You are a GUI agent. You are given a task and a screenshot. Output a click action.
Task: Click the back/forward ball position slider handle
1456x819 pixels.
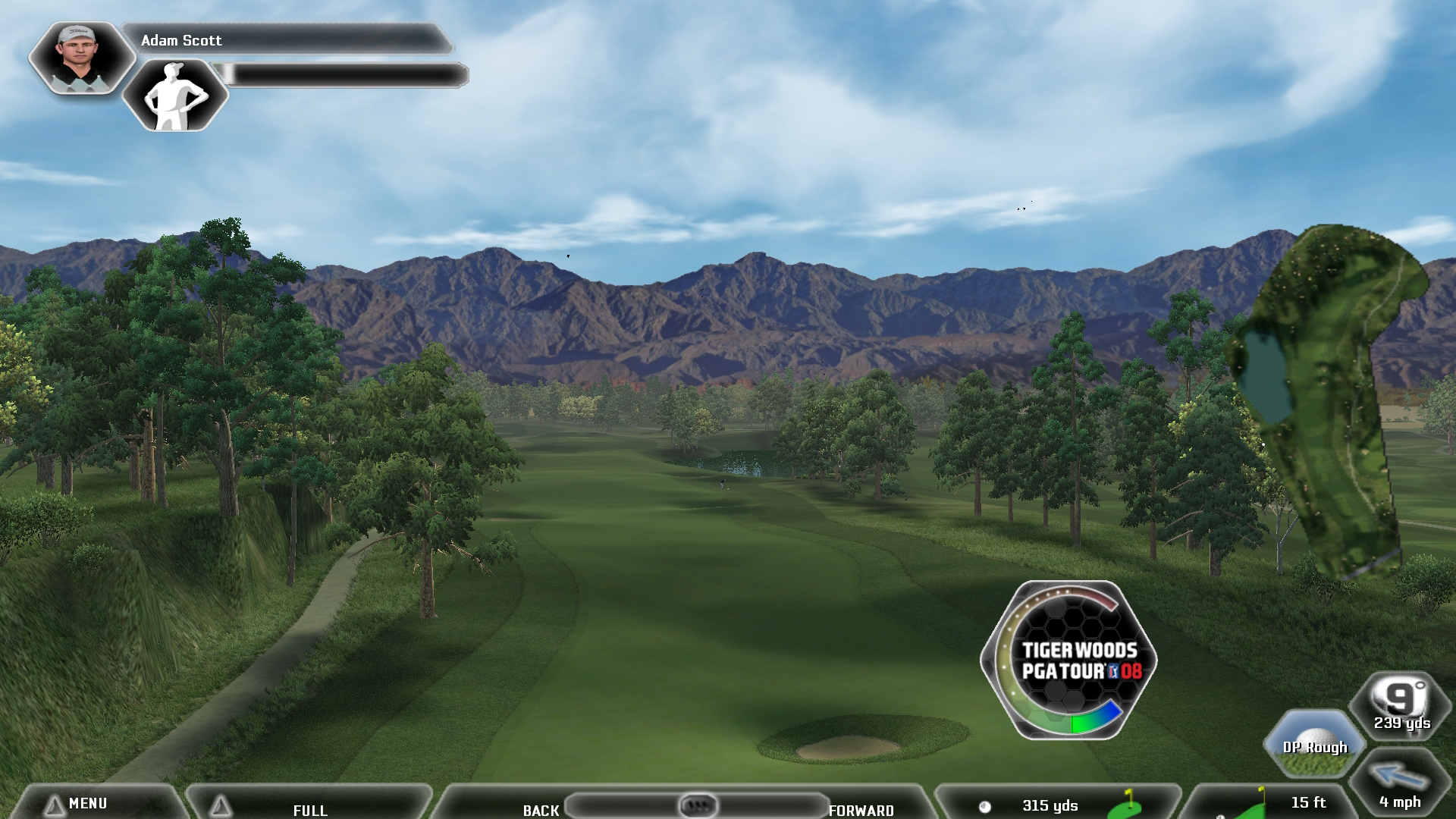pyautogui.click(x=698, y=805)
